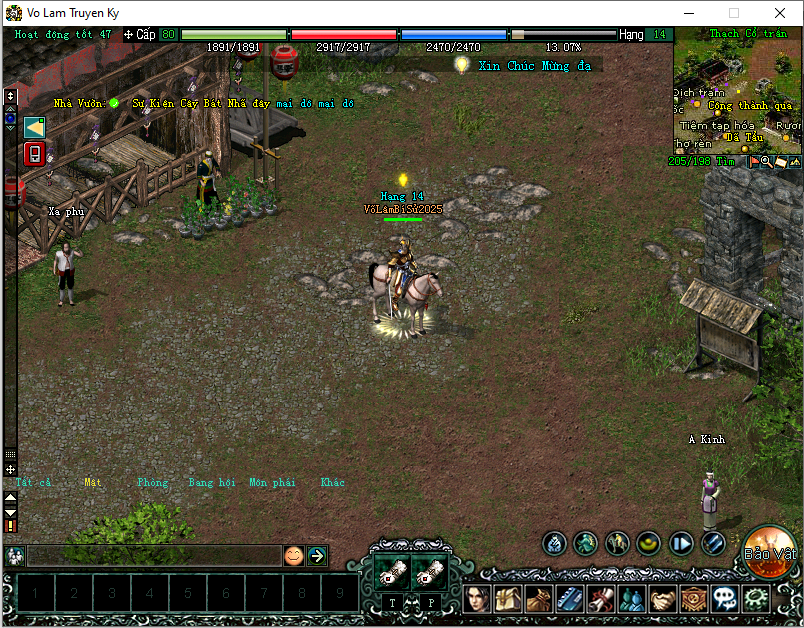The height and width of the screenshot is (628, 804).
Task: Open the smiley emoticon picker
Action: point(293,555)
